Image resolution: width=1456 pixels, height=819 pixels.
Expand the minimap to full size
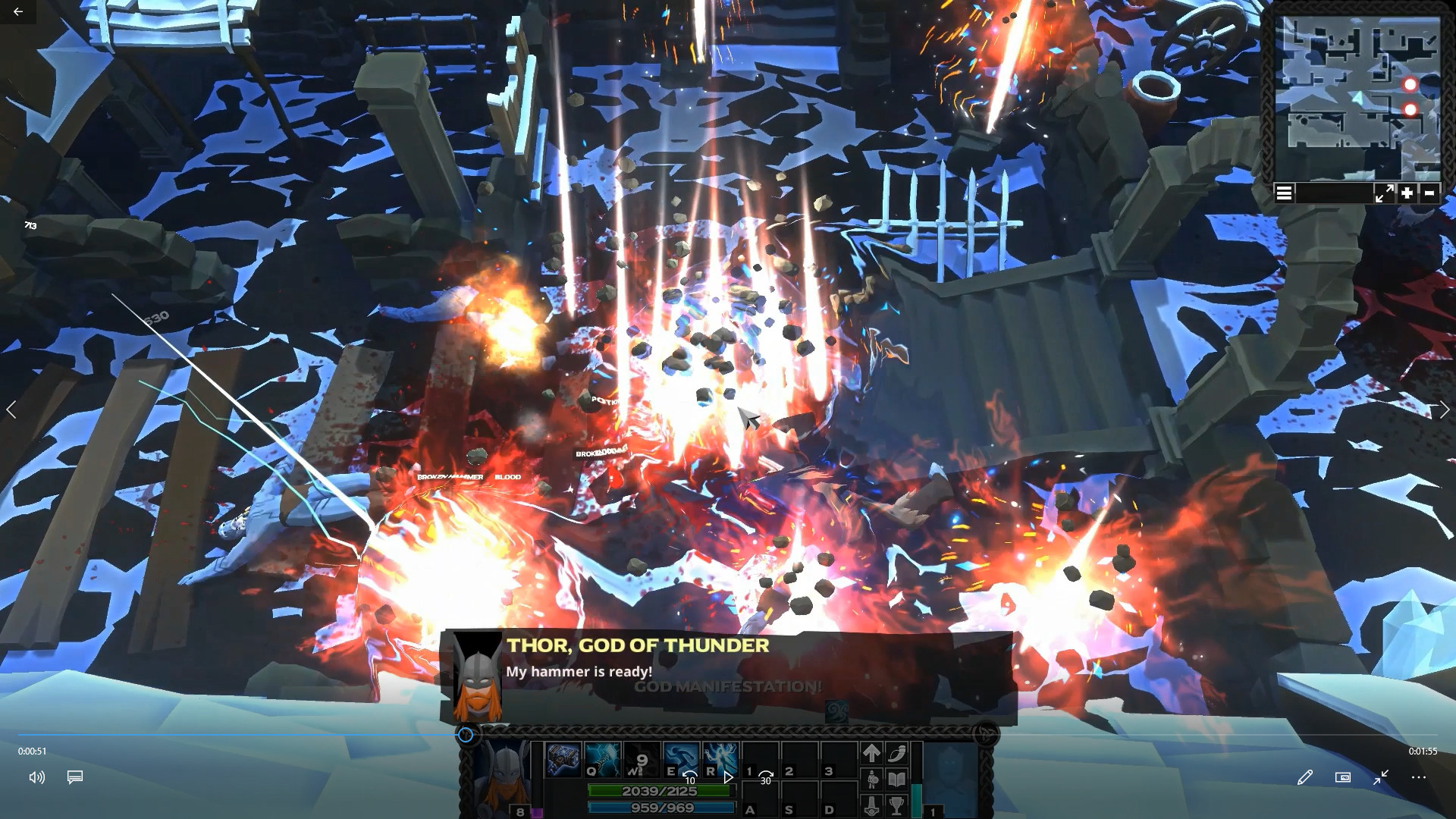[1384, 193]
